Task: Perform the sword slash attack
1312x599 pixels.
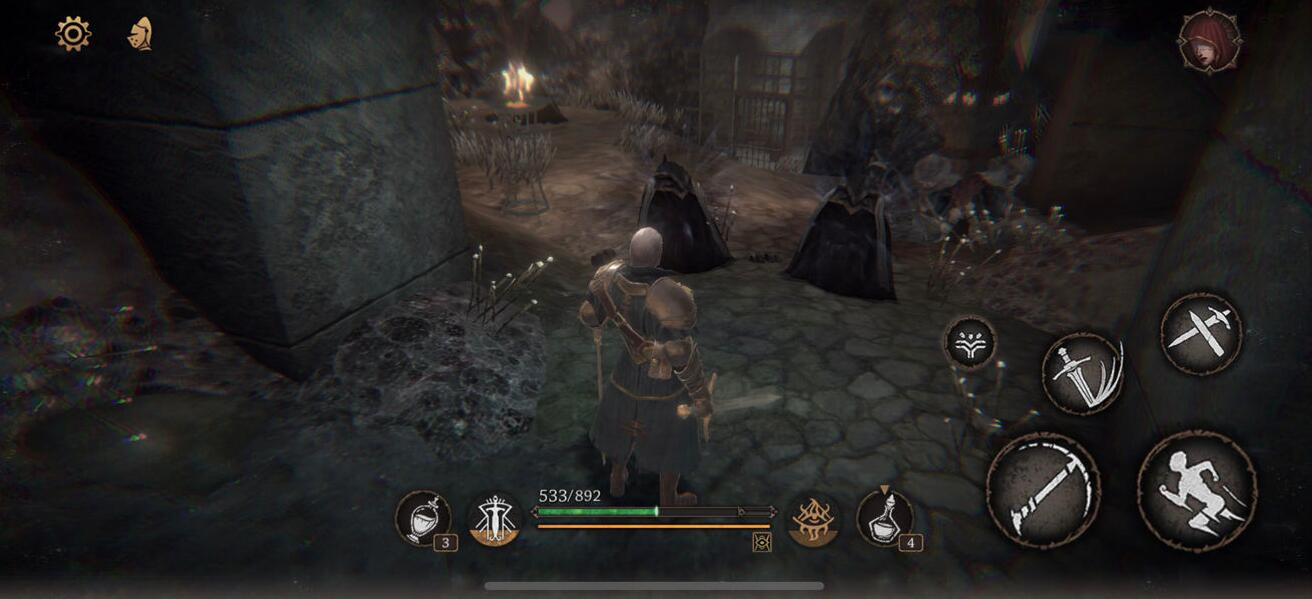Action: coord(1082,373)
